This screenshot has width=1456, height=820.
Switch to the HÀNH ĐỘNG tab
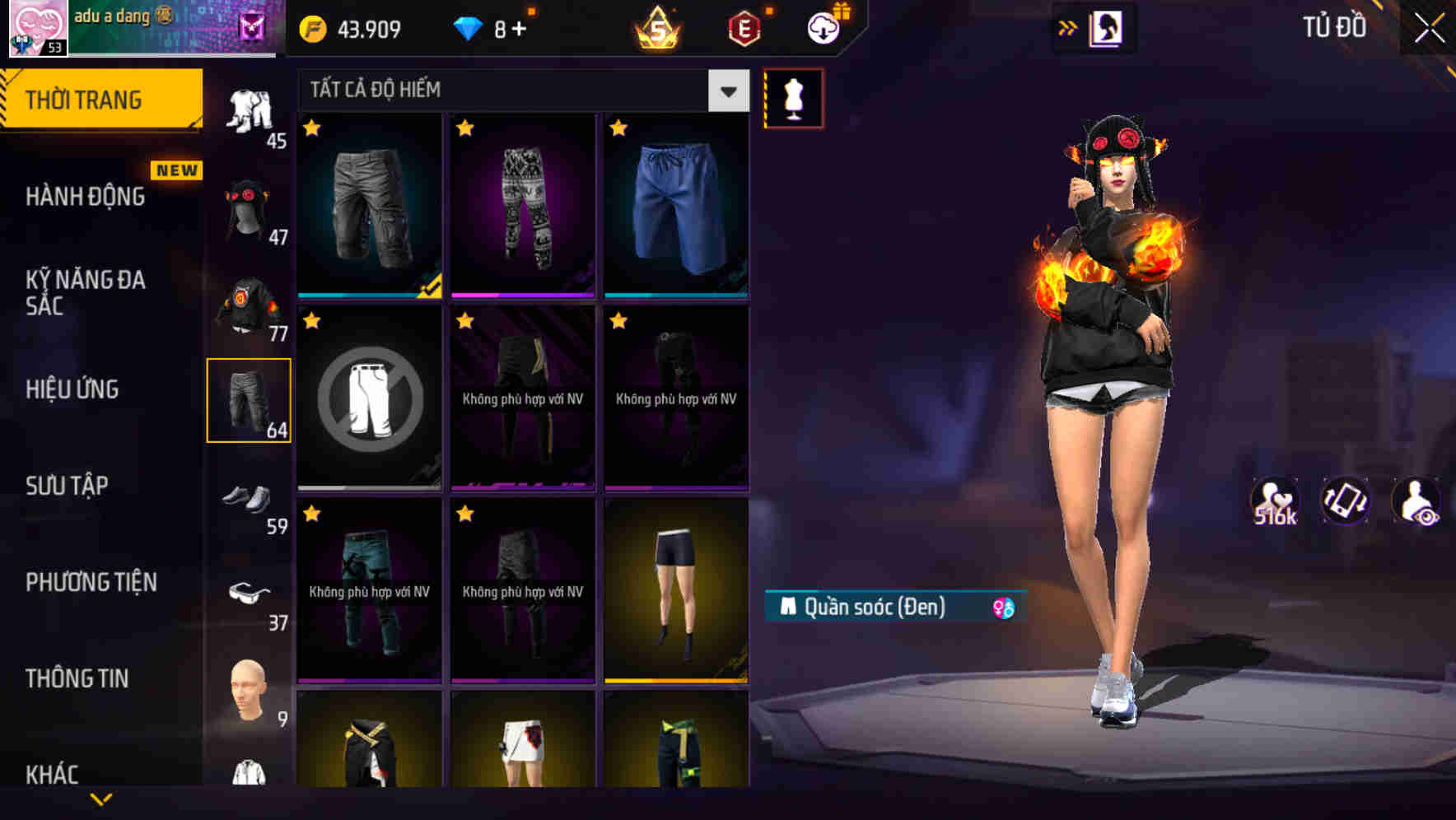(82, 196)
